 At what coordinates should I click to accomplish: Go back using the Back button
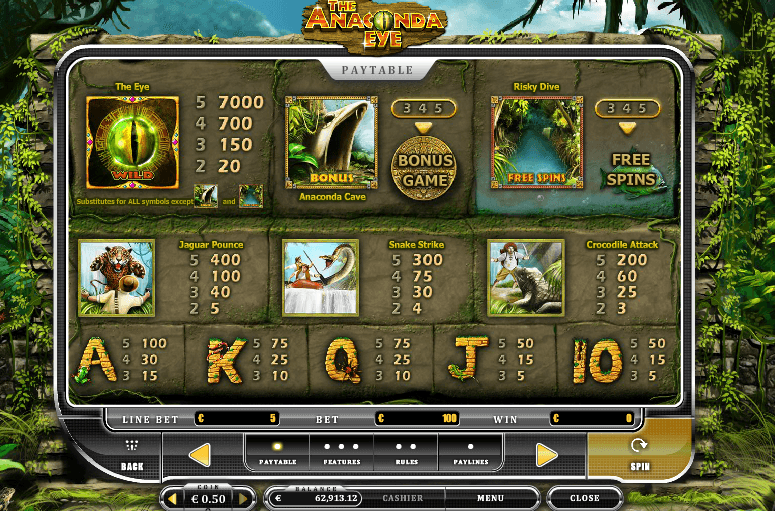pyautogui.click(x=132, y=455)
